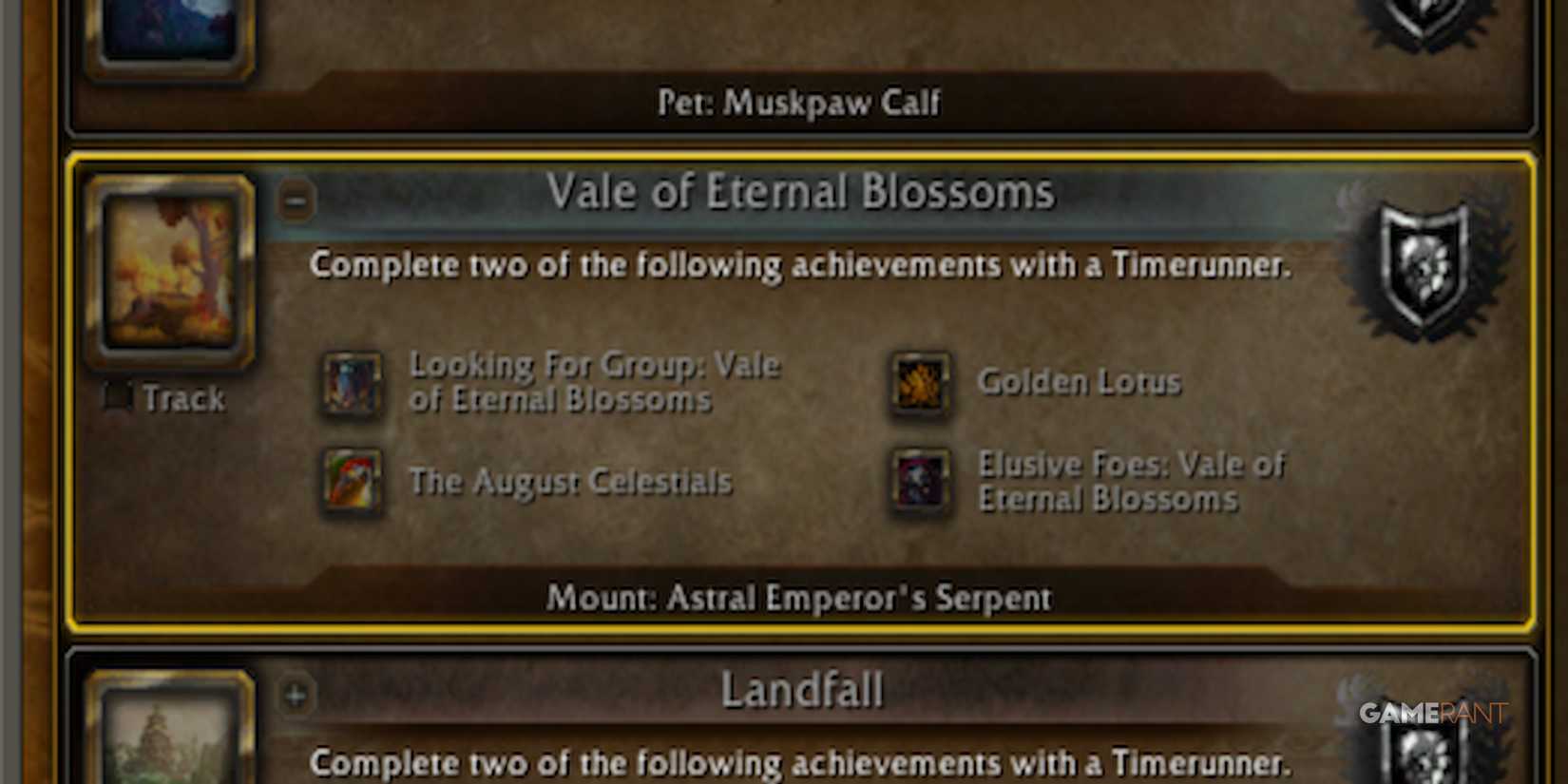Open the Vale of Eternal Blossoms title
This screenshot has width=1568, height=784.
pos(801,191)
